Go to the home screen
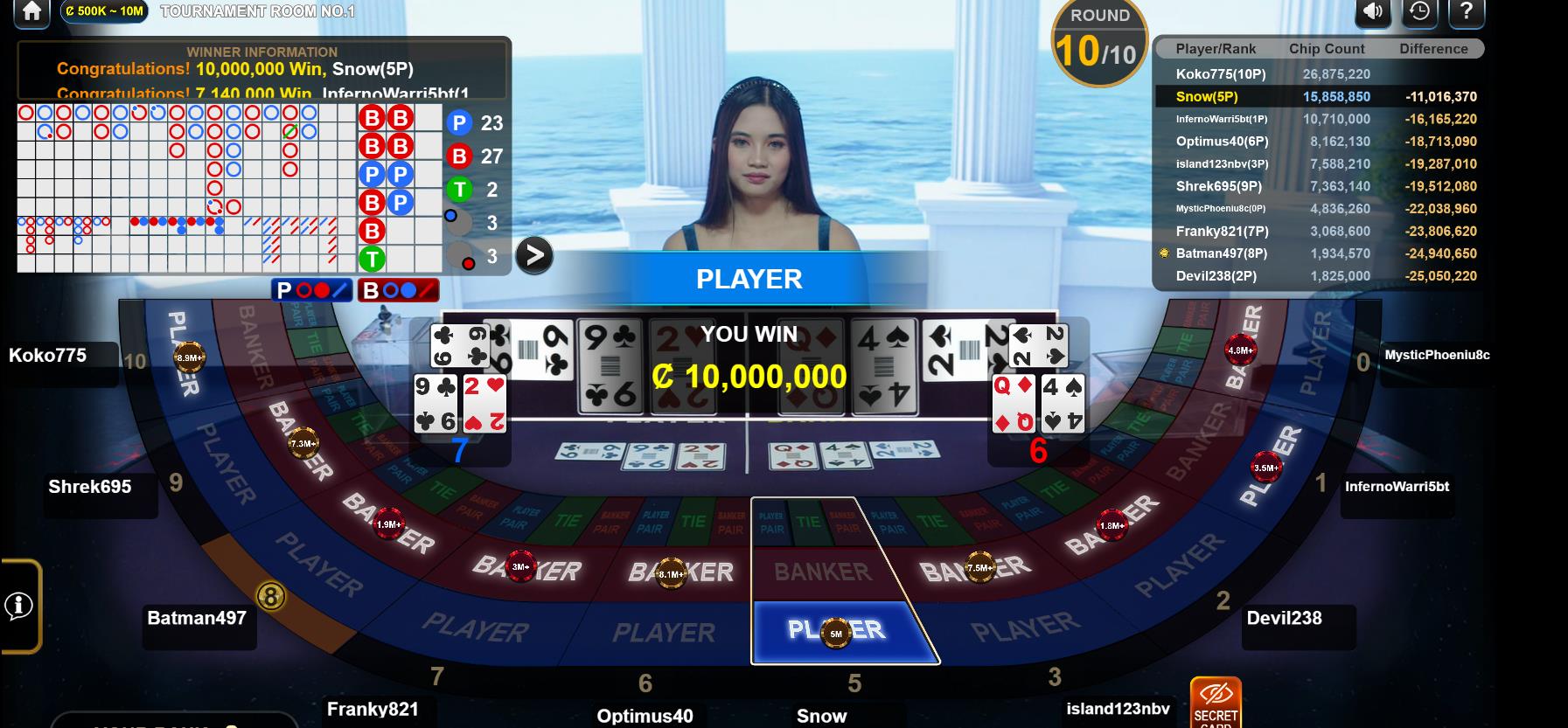 [31, 11]
